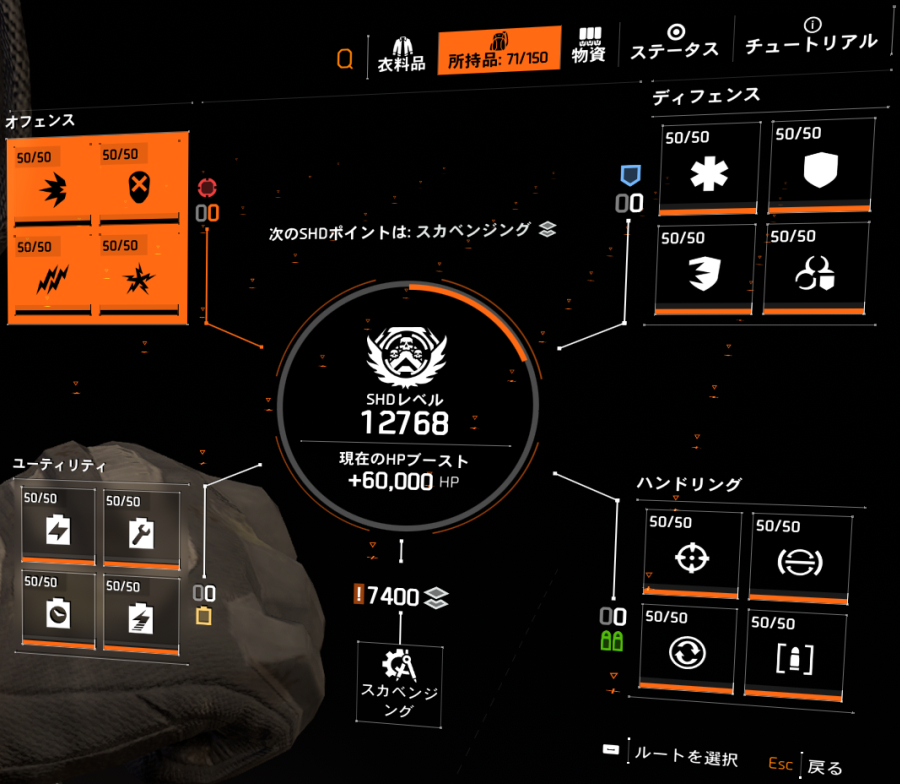Choose the defense shield stat tile
This screenshot has height=784, width=900.
pos(819,167)
